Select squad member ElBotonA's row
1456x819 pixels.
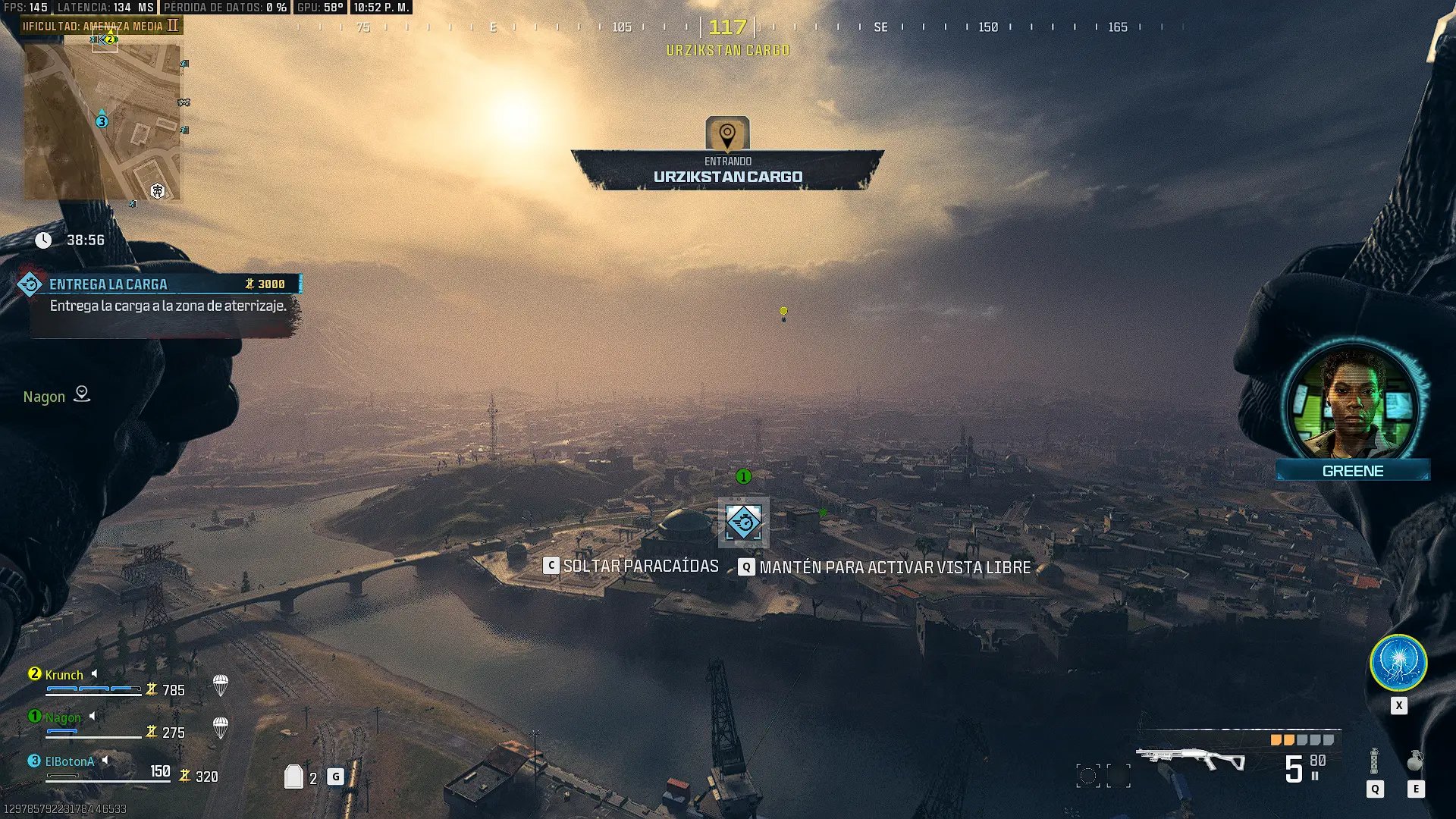(106, 767)
